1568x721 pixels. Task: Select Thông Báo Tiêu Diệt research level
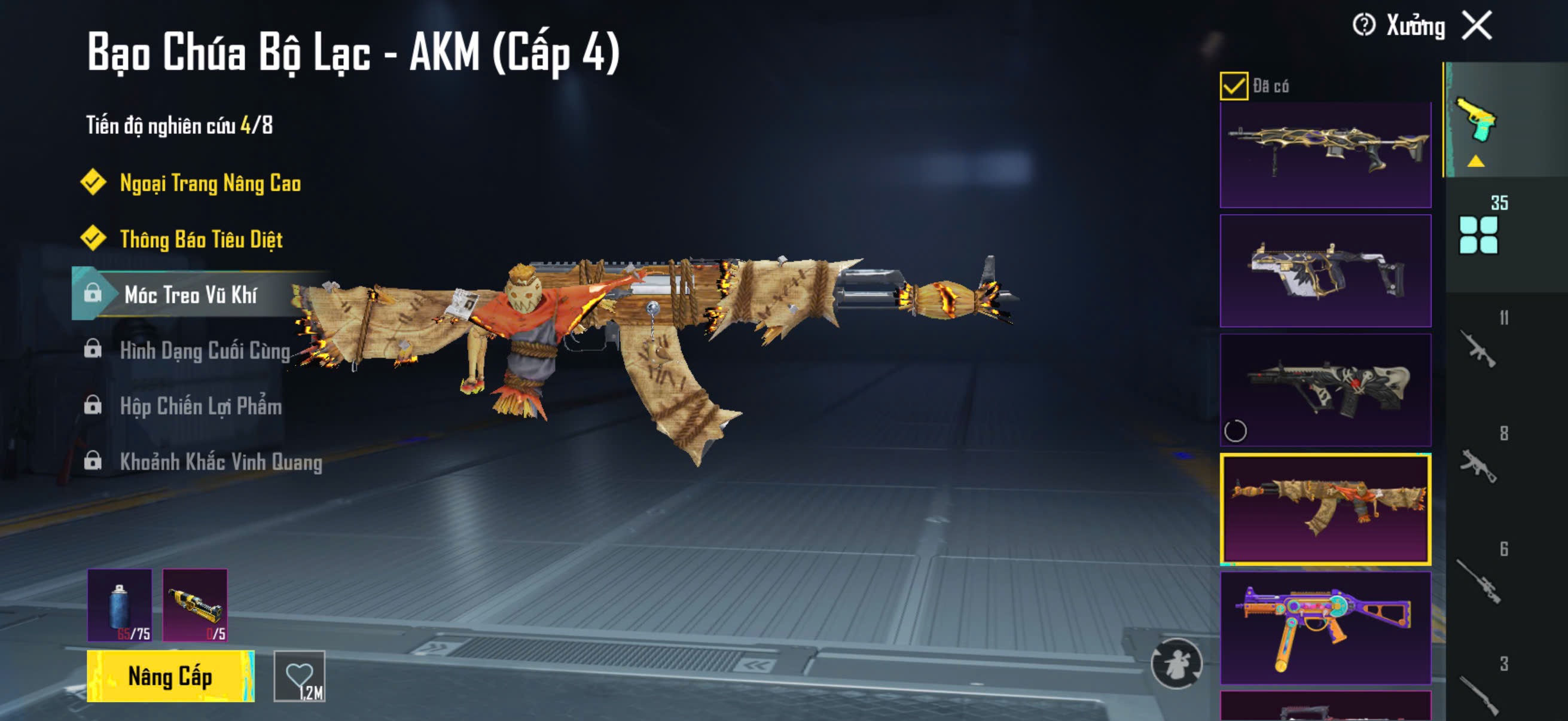pos(201,239)
